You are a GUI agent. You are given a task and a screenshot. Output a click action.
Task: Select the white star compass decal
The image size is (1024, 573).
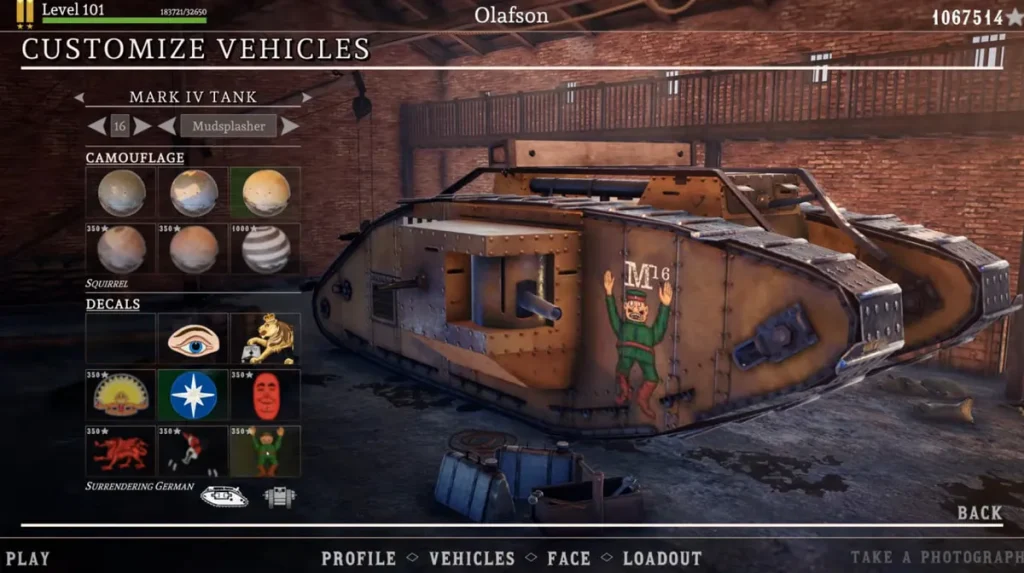193,395
